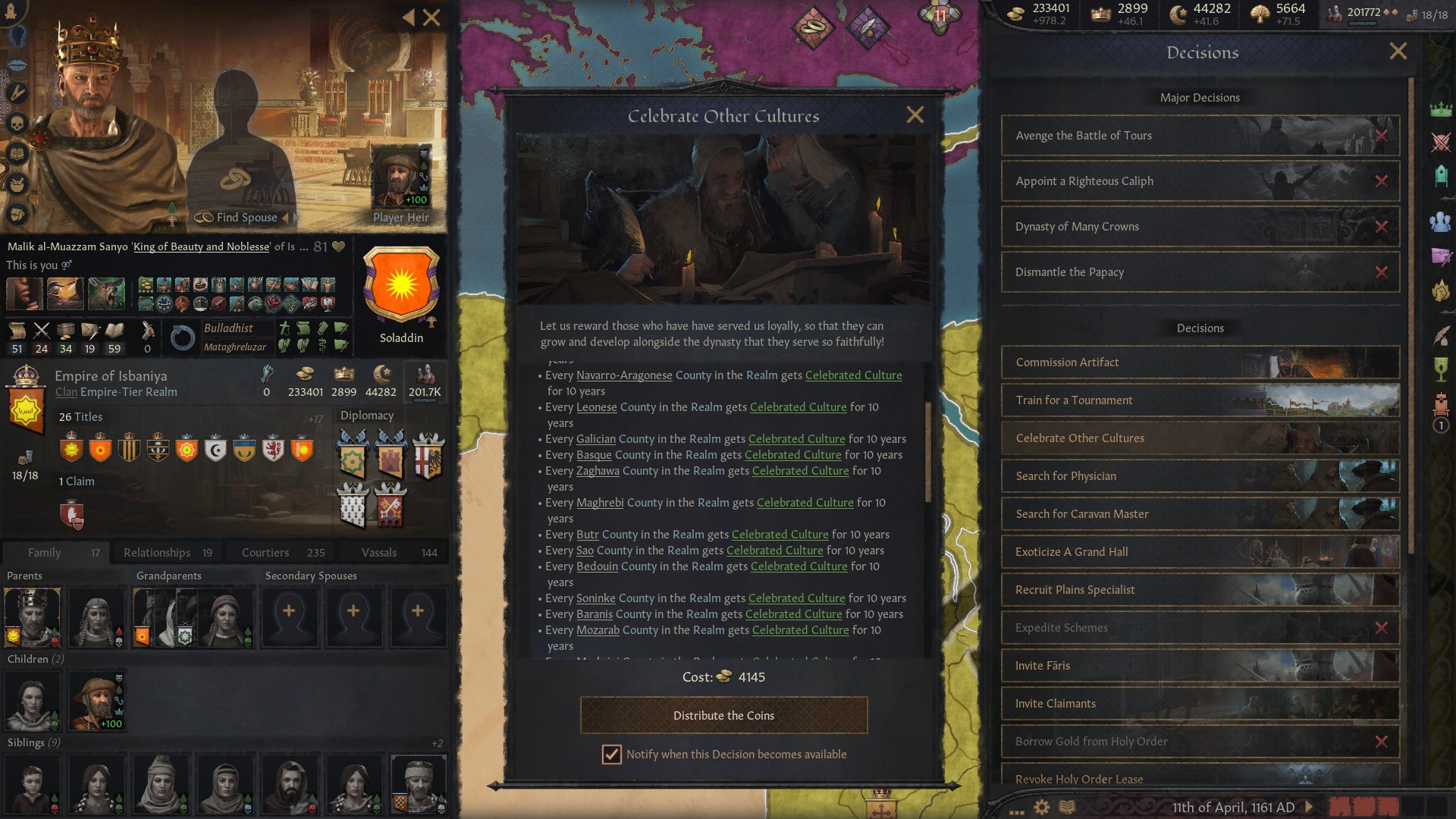Image resolution: width=1456 pixels, height=819 pixels.
Task: Open the 'Celebrated Culture' tooltip link
Action: point(854,375)
